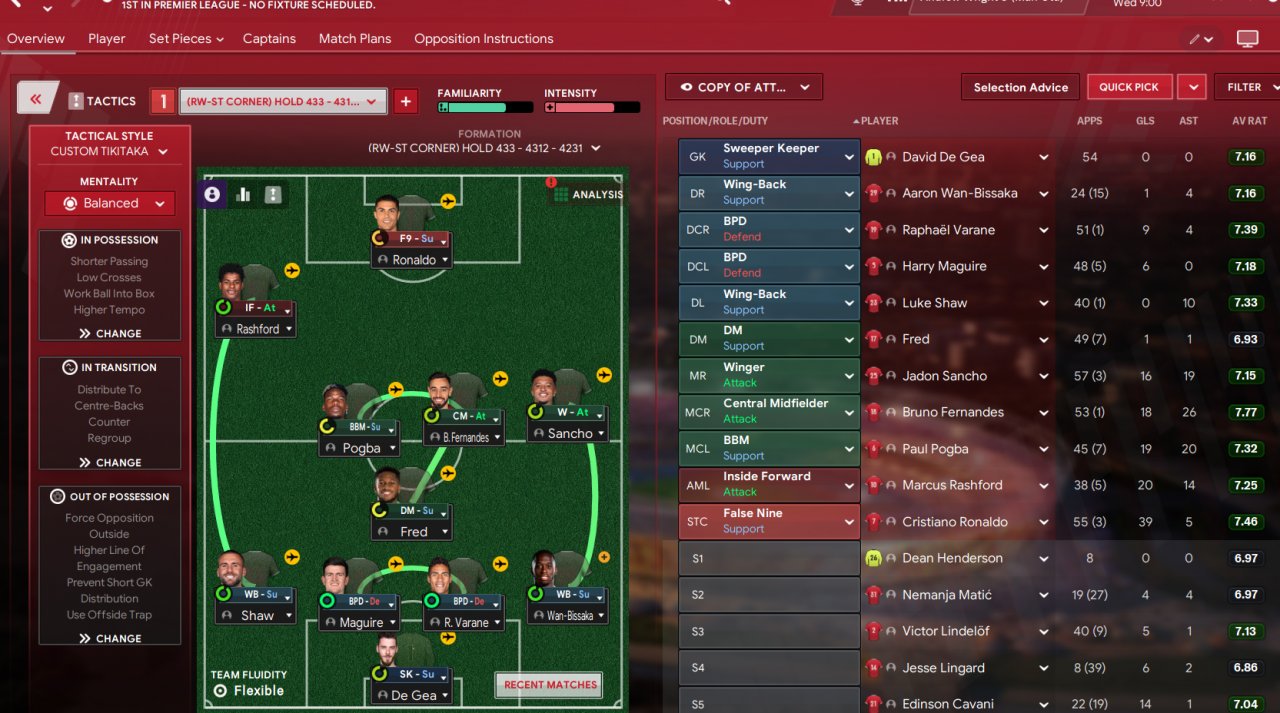Change In Possession instructions

pos(110,334)
